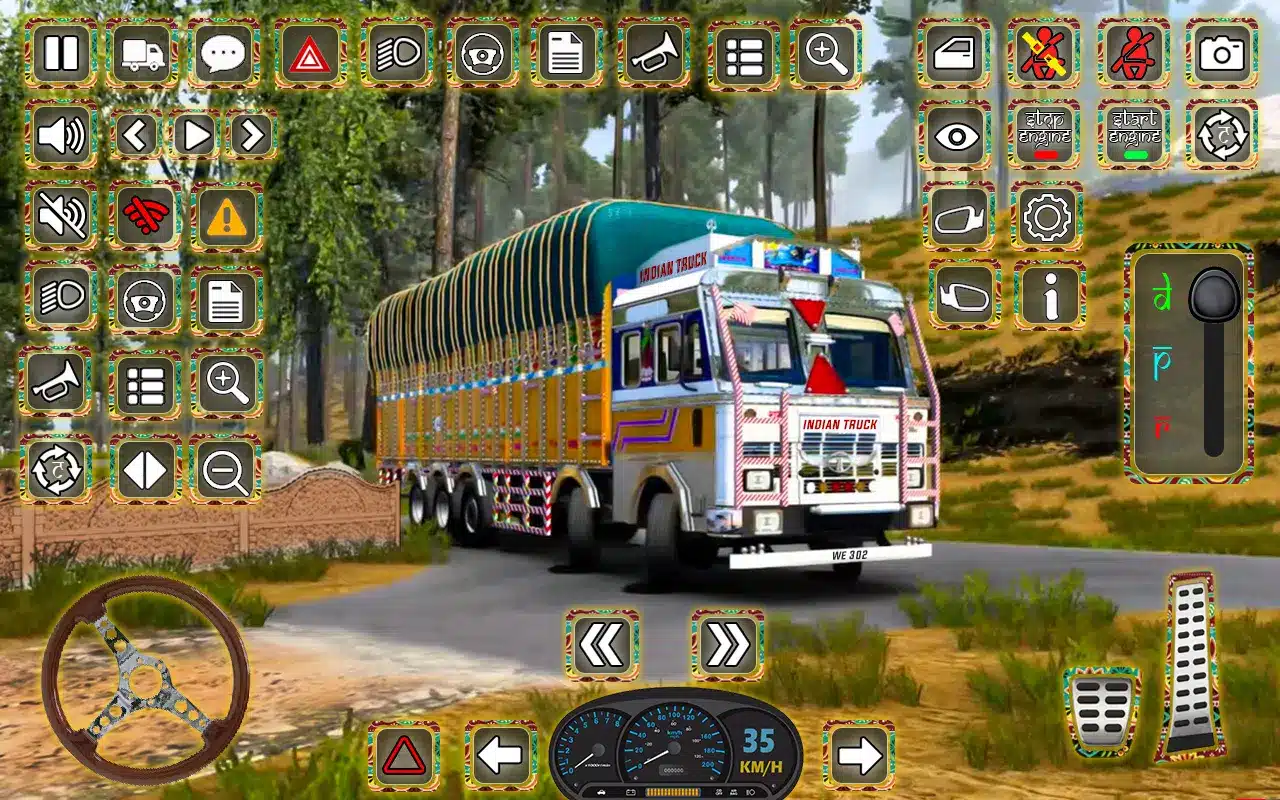The width and height of the screenshot is (1280, 800).
Task: Click the play triangle button
Action: point(195,134)
